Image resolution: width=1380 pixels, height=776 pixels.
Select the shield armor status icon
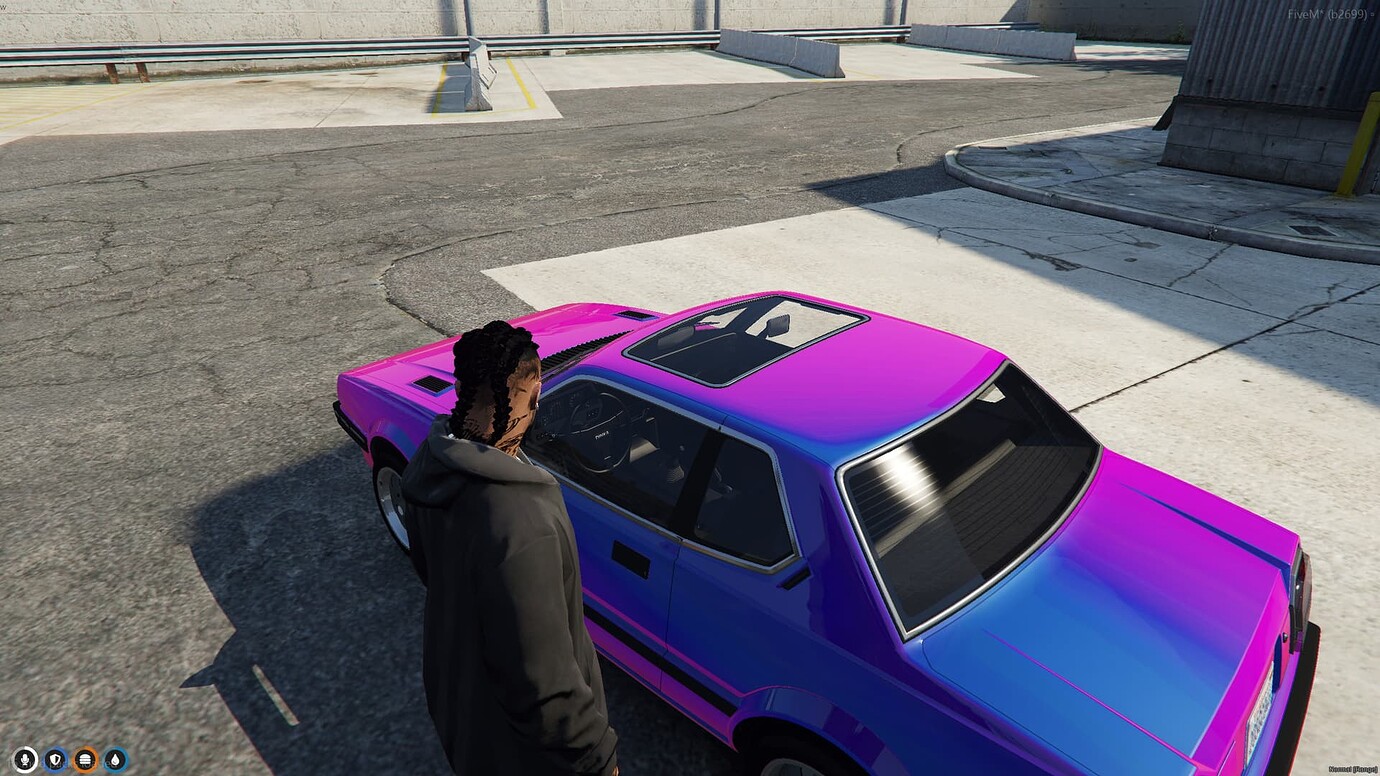coord(55,758)
